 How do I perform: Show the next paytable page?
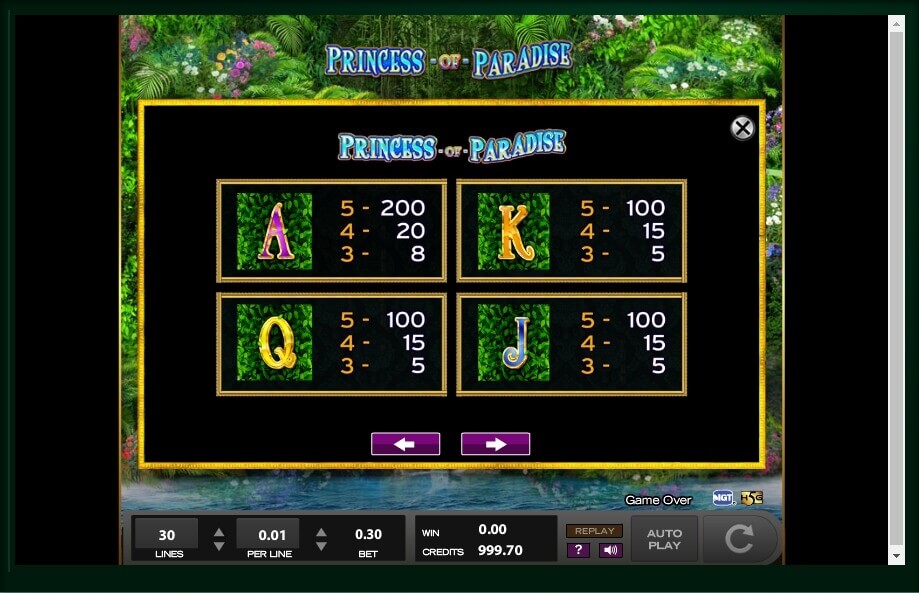(495, 444)
